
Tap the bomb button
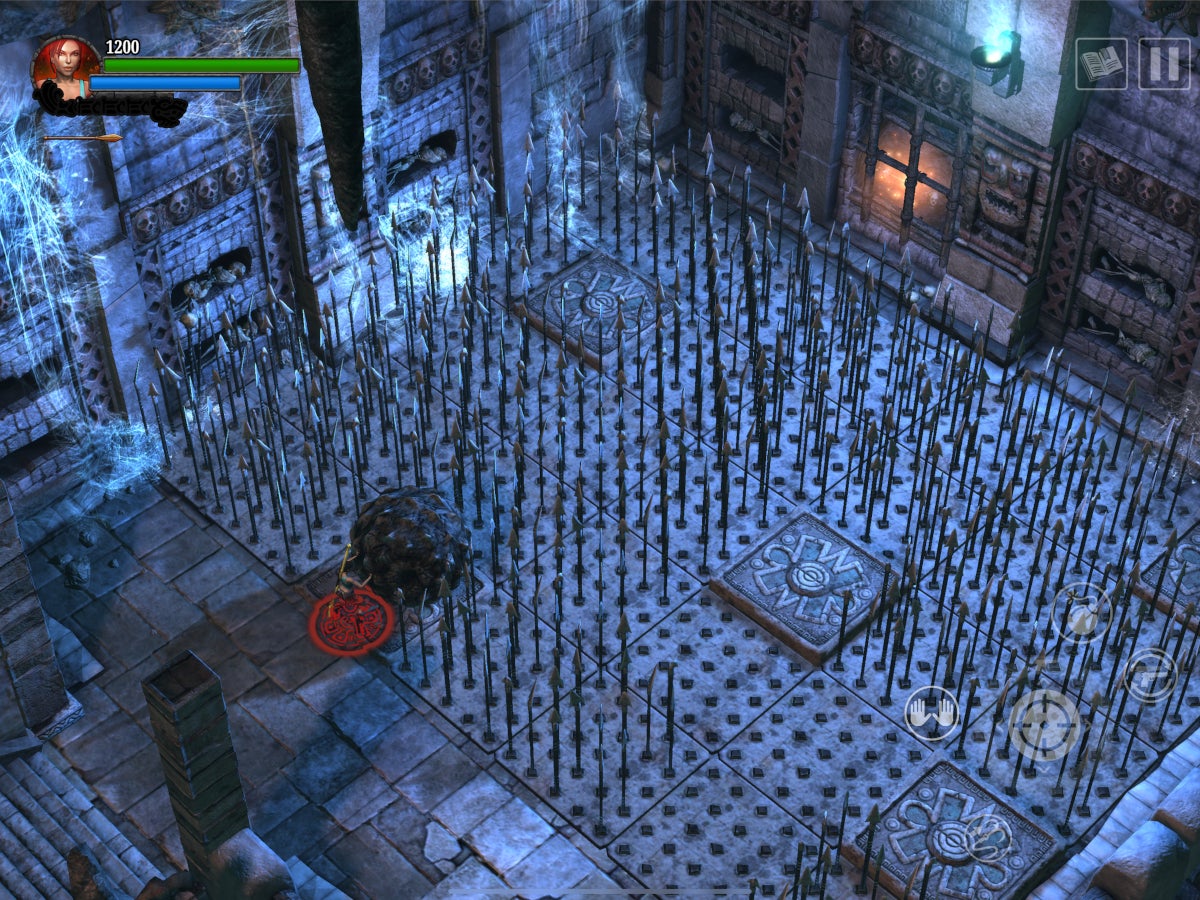1081,613
